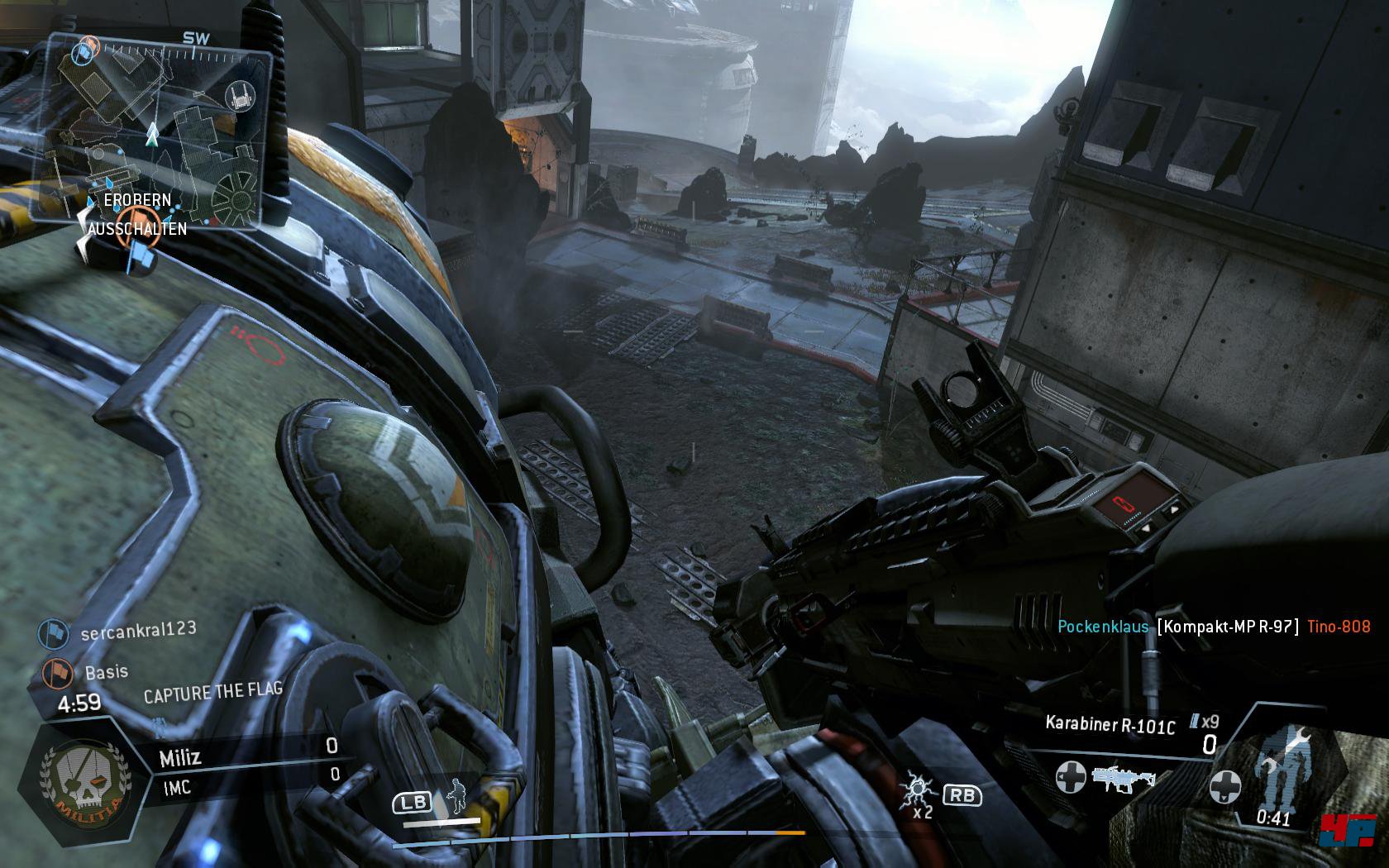Click the minimap in the corner

(153, 131)
